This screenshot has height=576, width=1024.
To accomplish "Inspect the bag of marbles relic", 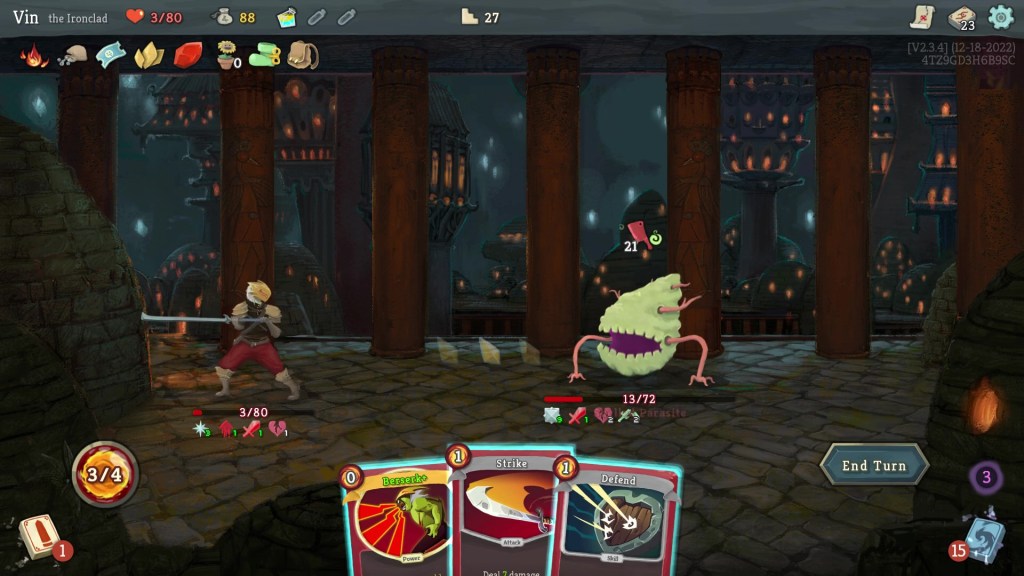I will 72,55.
